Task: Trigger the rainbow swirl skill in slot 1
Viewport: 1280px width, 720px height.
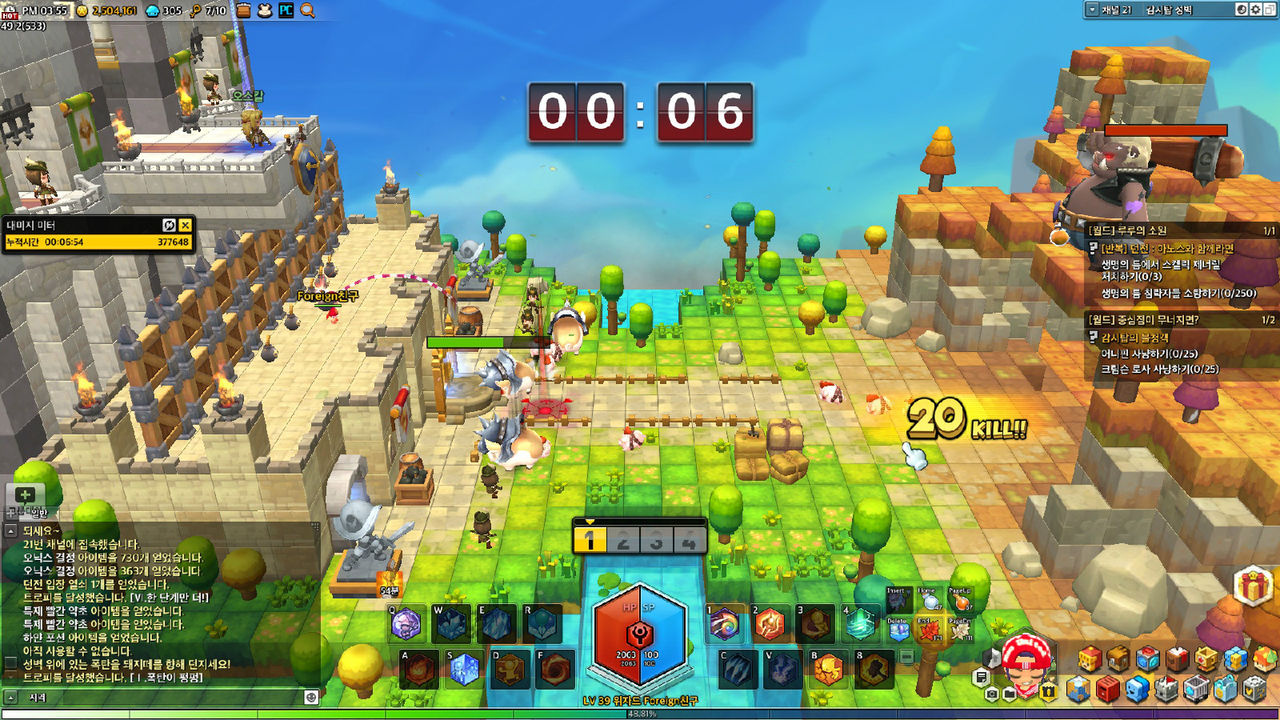Action: tap(723, 625)
